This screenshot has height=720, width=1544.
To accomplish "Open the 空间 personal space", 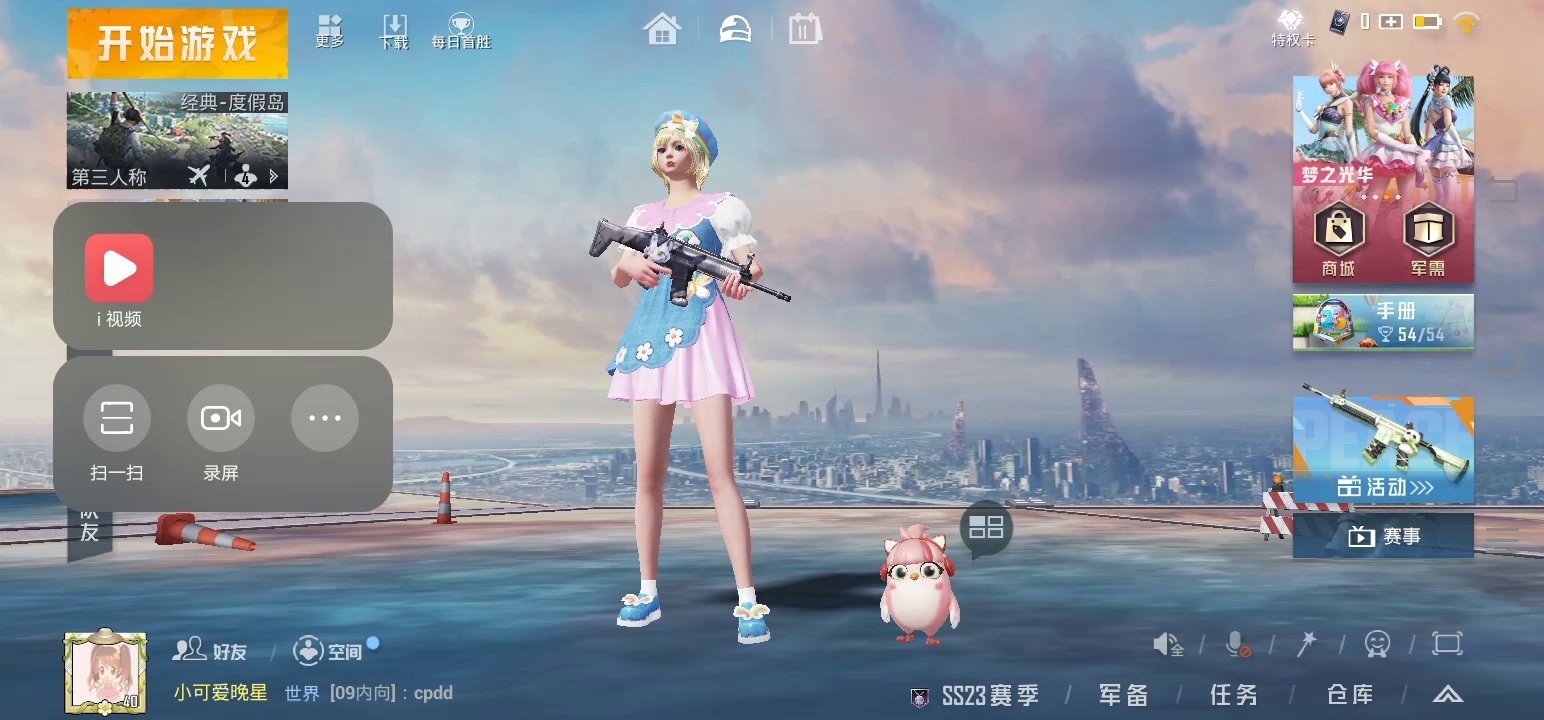I will point(328,651).
